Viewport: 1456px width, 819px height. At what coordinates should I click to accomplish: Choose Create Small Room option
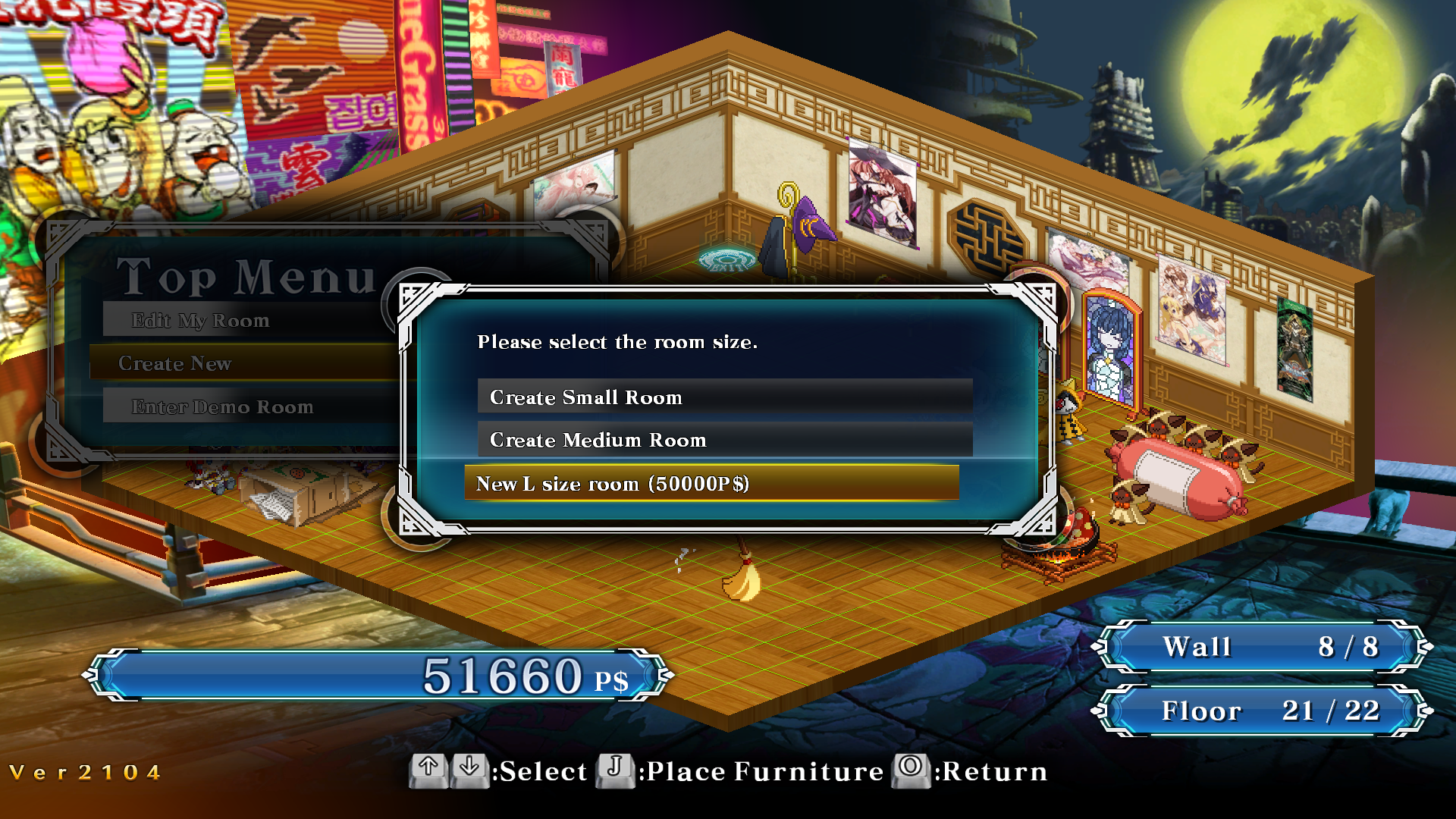point(724,397)
